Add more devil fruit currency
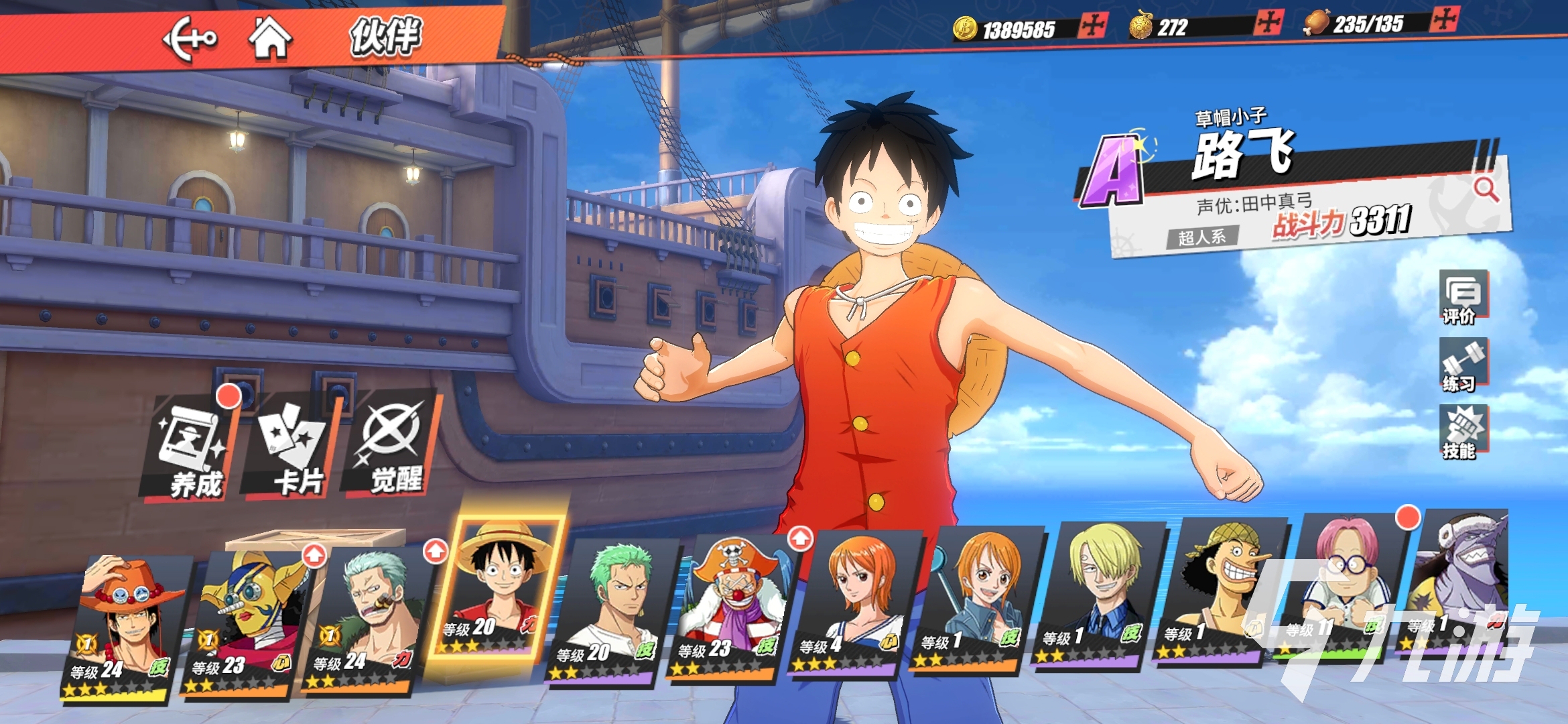Screen dimensions: 1568x724 pos(1268,23)
